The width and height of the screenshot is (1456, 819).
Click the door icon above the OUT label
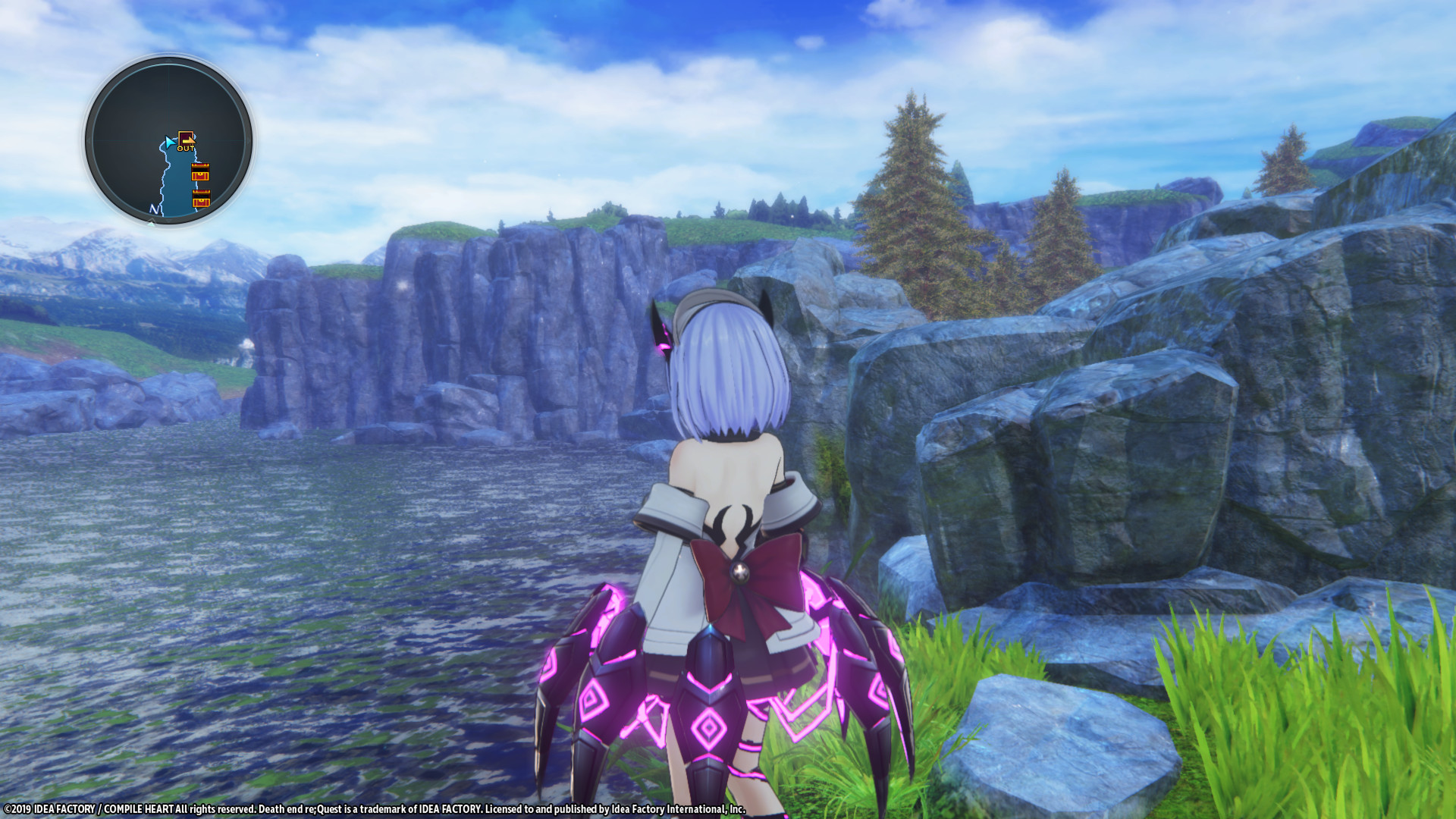pos(187,138)
